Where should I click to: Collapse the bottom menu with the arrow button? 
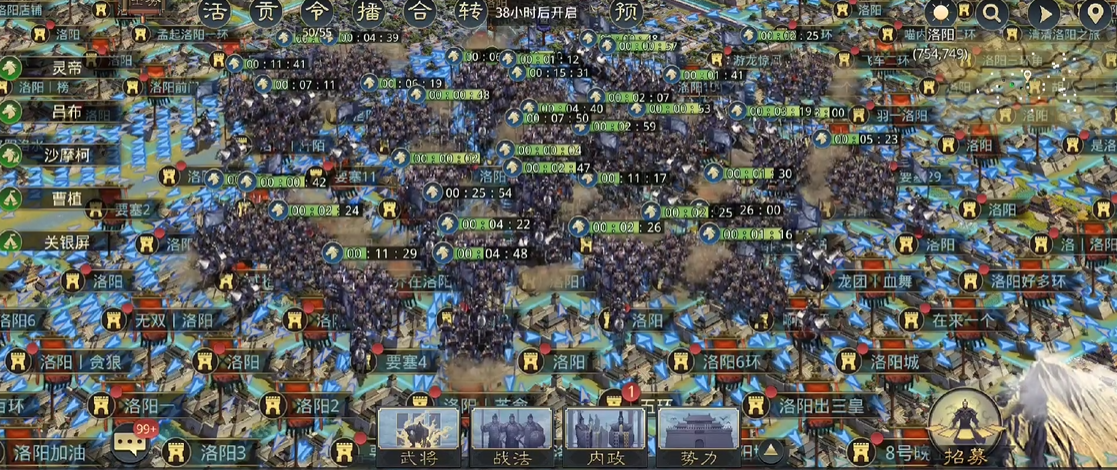coord(770,449)
